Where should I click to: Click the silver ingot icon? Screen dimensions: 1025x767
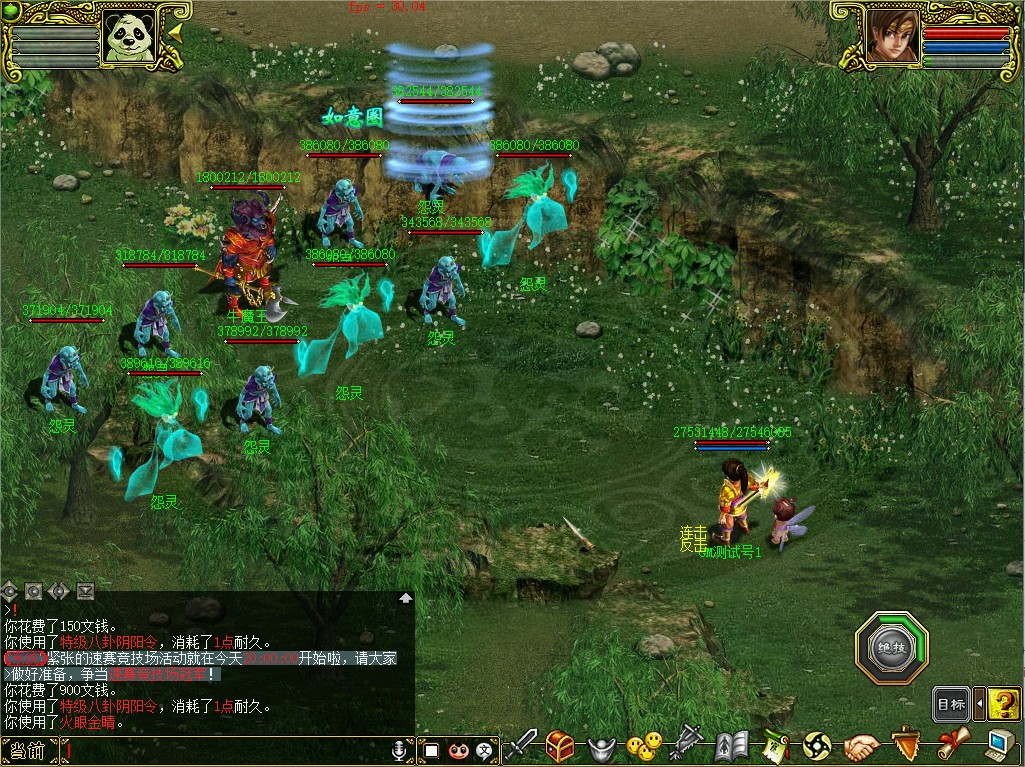pos(600,747)
